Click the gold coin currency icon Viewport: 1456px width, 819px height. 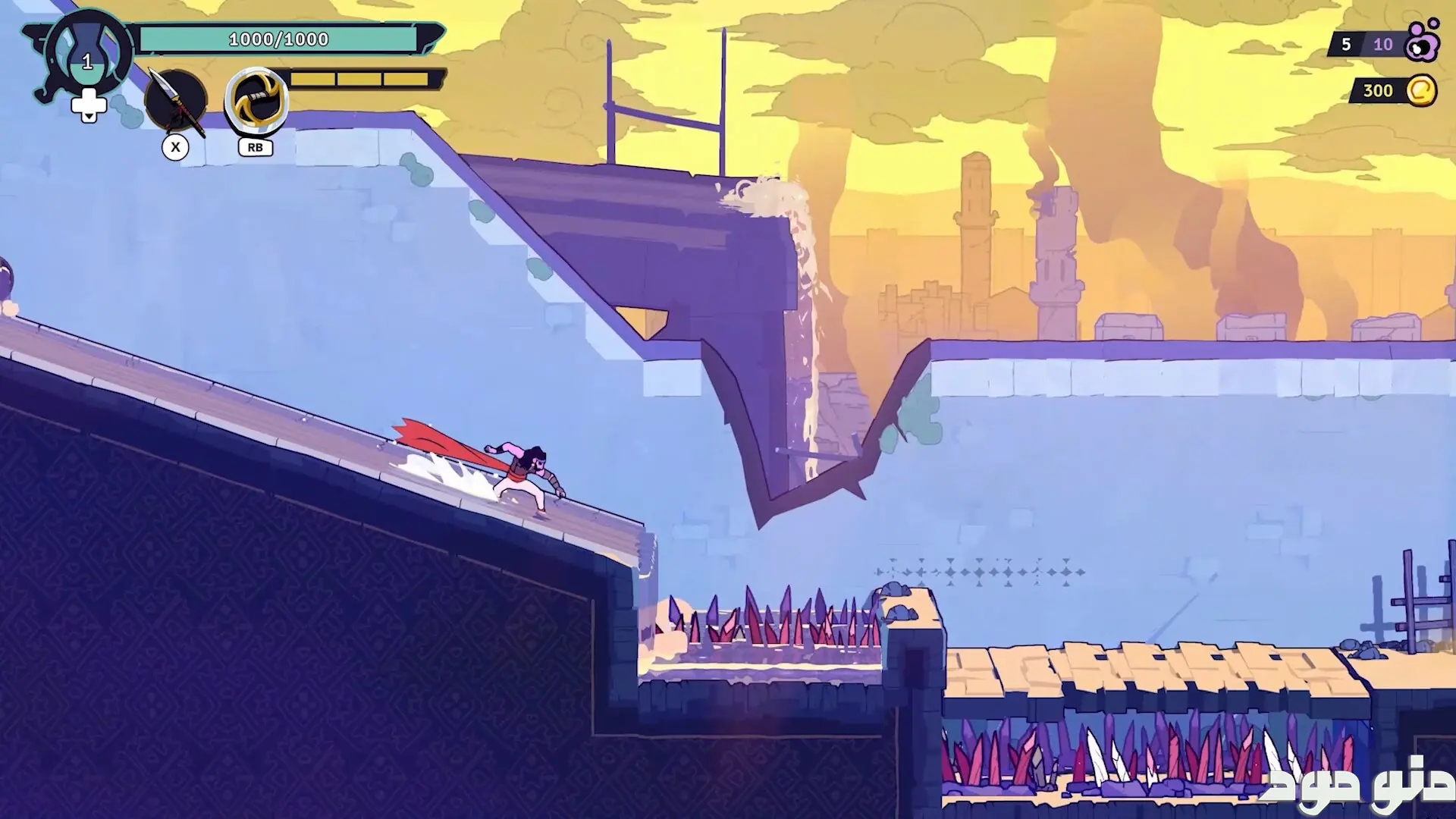point(1421,91)
